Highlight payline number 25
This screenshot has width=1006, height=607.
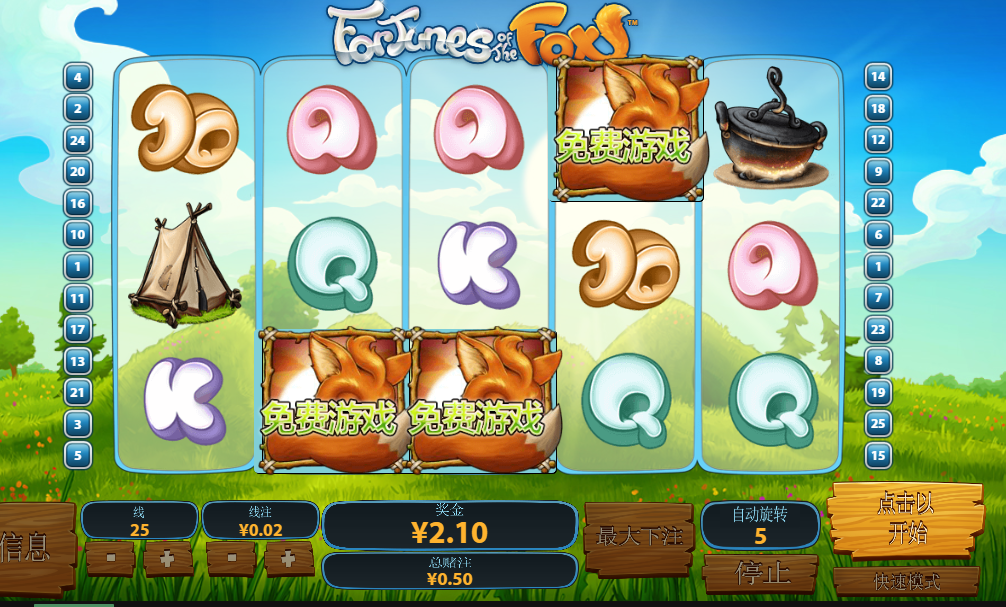click(878, 424)
